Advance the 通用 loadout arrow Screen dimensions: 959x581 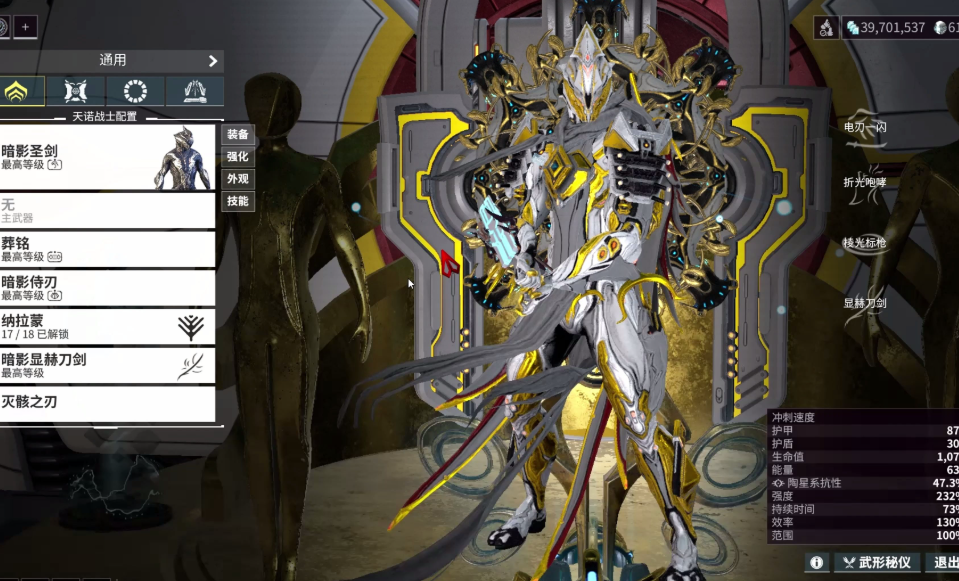[213, 61]
